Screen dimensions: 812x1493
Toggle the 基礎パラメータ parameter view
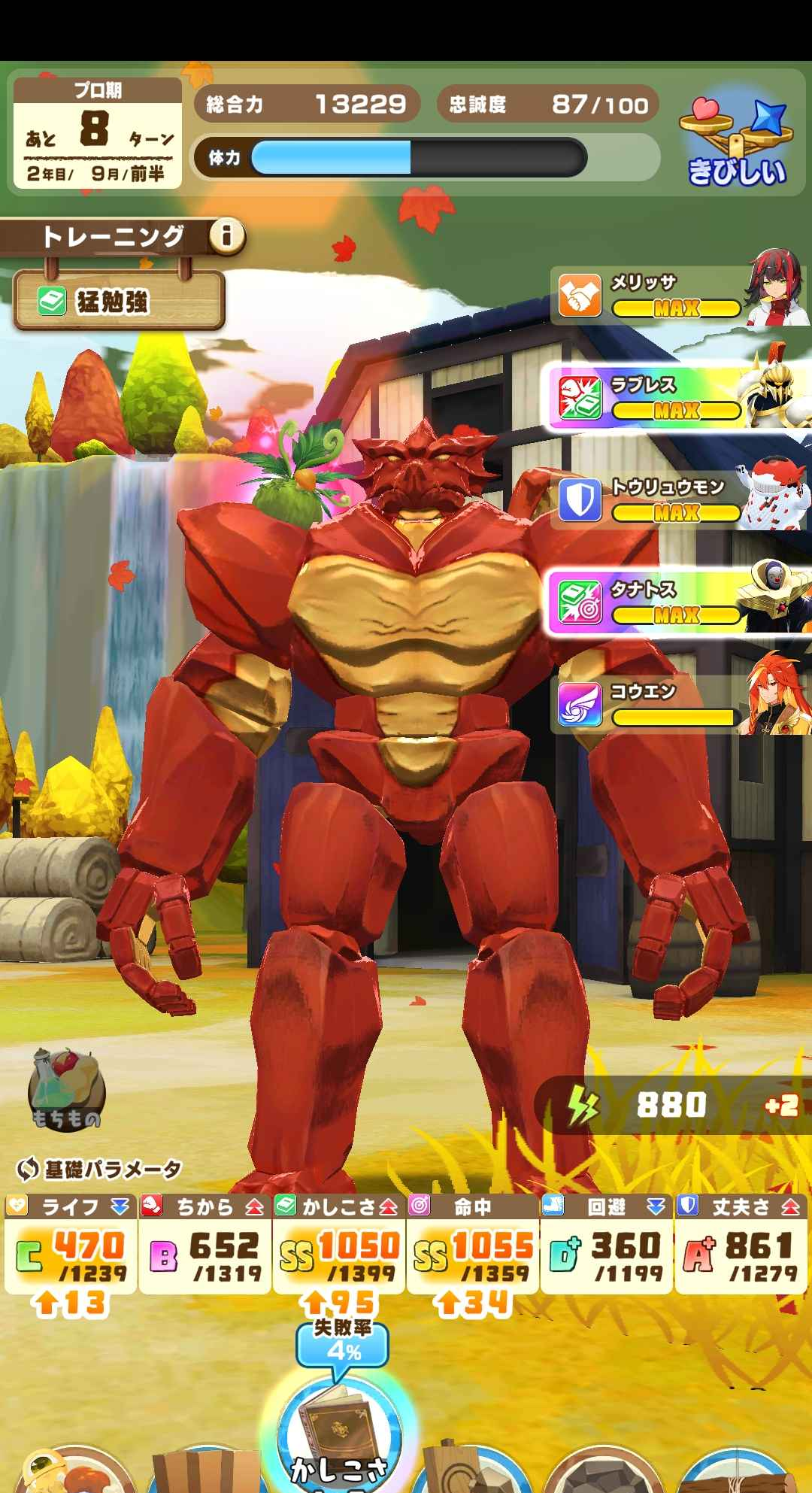click(x=100, y=1169)
